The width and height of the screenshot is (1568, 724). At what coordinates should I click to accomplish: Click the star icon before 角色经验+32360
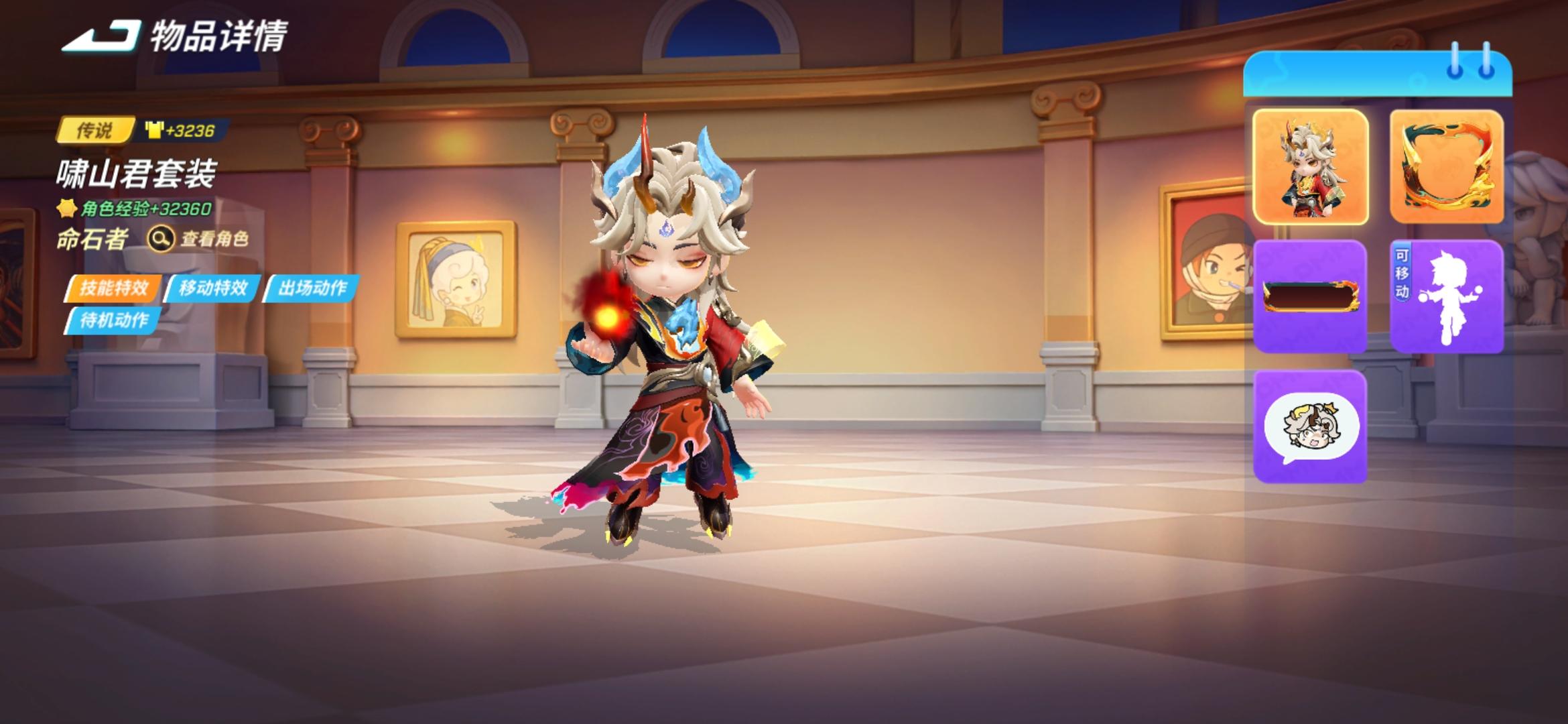67,209
